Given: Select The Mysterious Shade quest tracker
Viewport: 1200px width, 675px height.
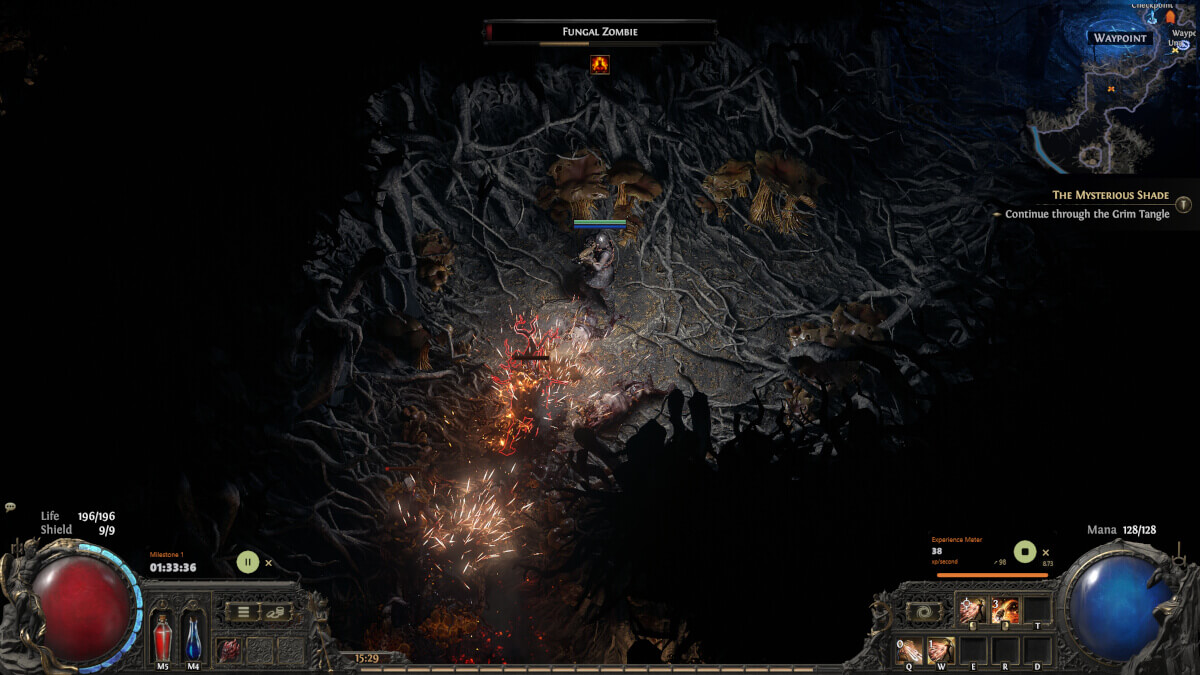Looking at the screenshot, I should [1110, 195].
